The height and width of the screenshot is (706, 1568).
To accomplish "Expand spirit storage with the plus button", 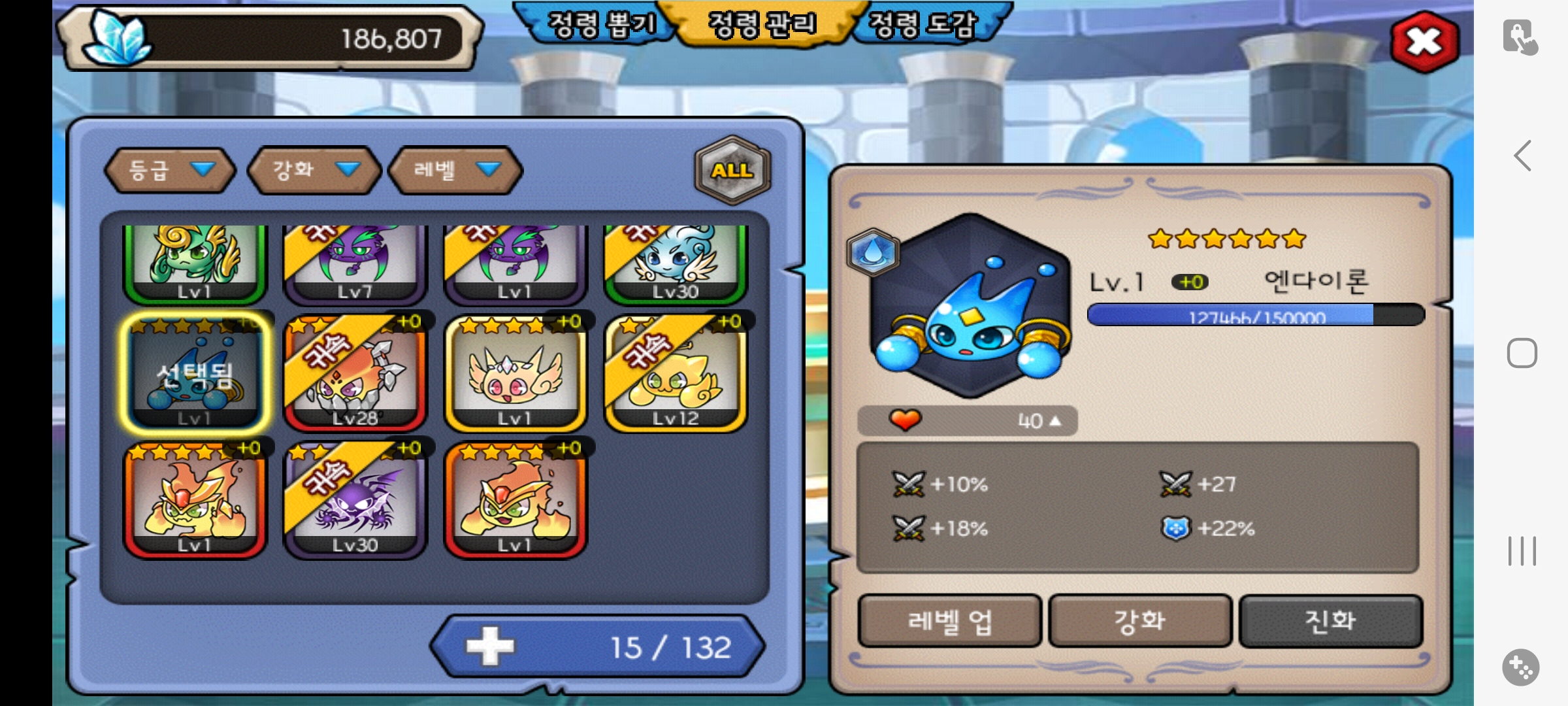I will [490, 647].
